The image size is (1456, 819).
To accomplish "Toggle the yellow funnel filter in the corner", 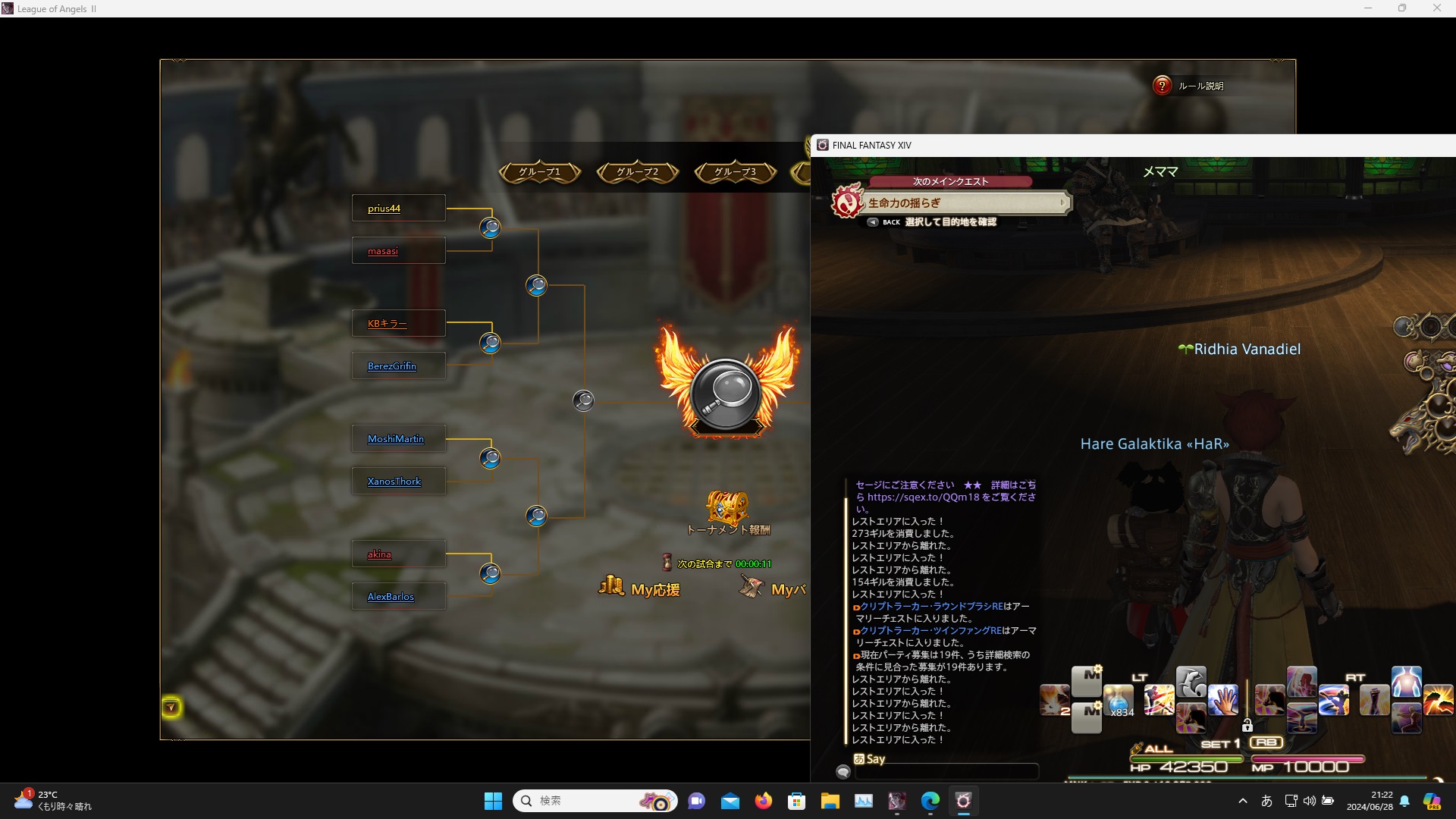I will pos(172,707).
